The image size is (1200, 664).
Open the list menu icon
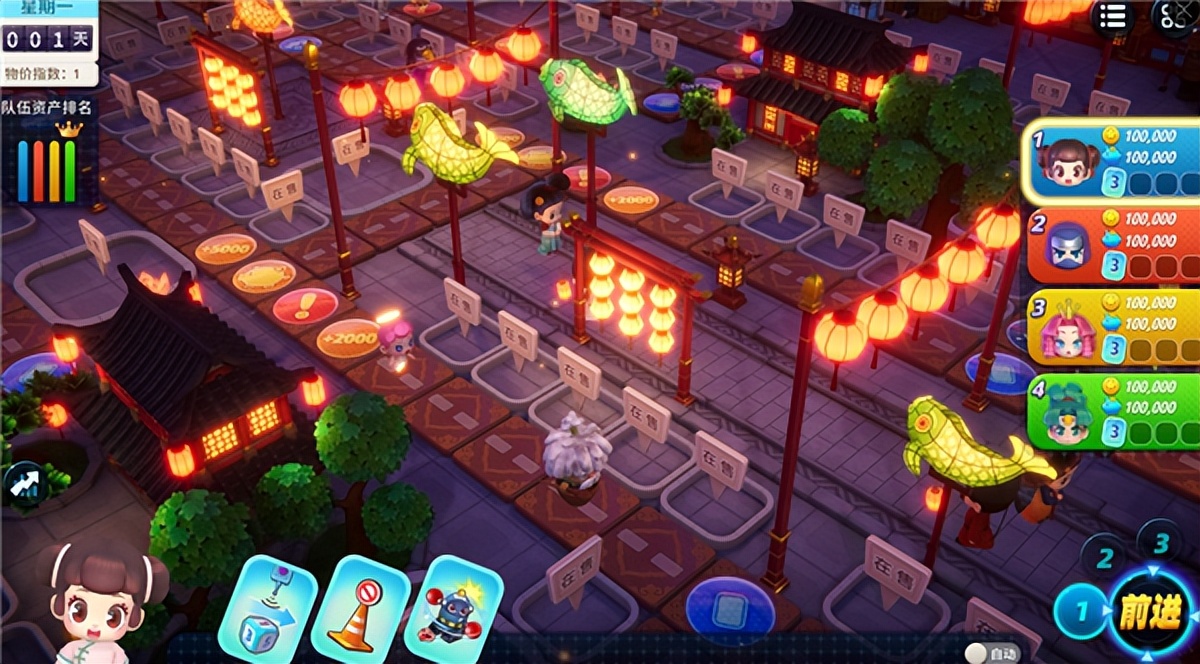(x=1113, y=18)
